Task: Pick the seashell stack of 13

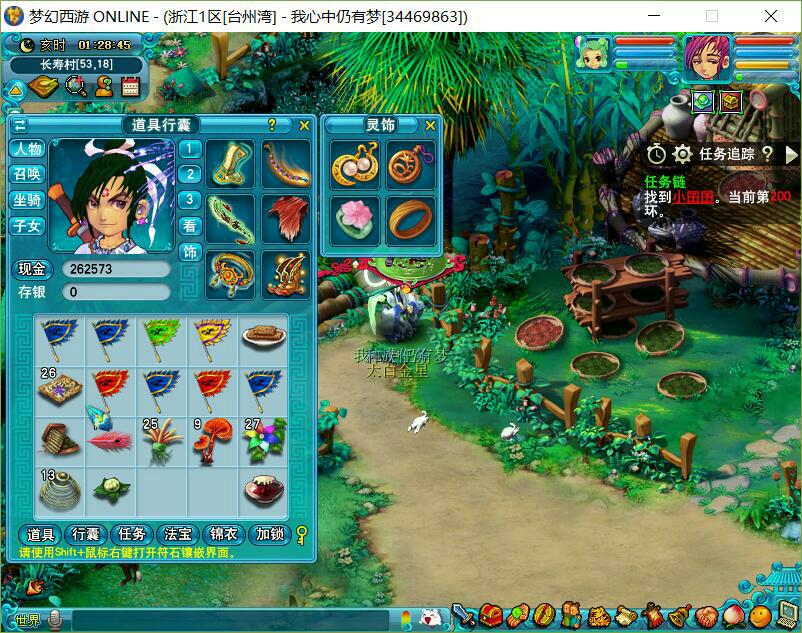Action: tap(60, 489)
